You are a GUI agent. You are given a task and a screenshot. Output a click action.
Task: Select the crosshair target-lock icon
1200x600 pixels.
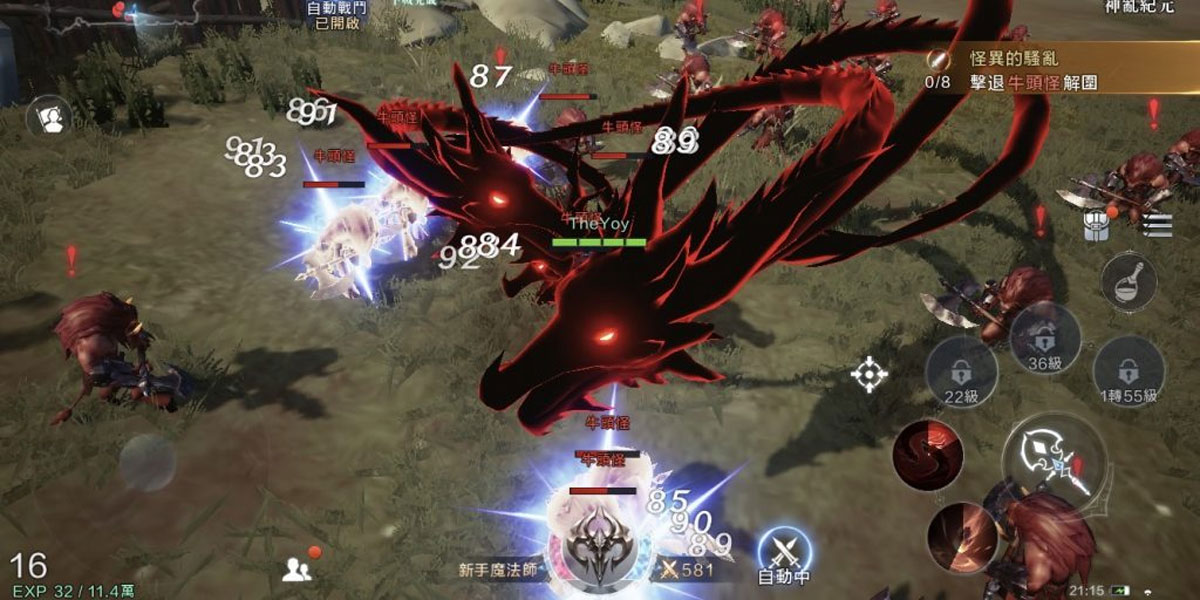point(869,373)
